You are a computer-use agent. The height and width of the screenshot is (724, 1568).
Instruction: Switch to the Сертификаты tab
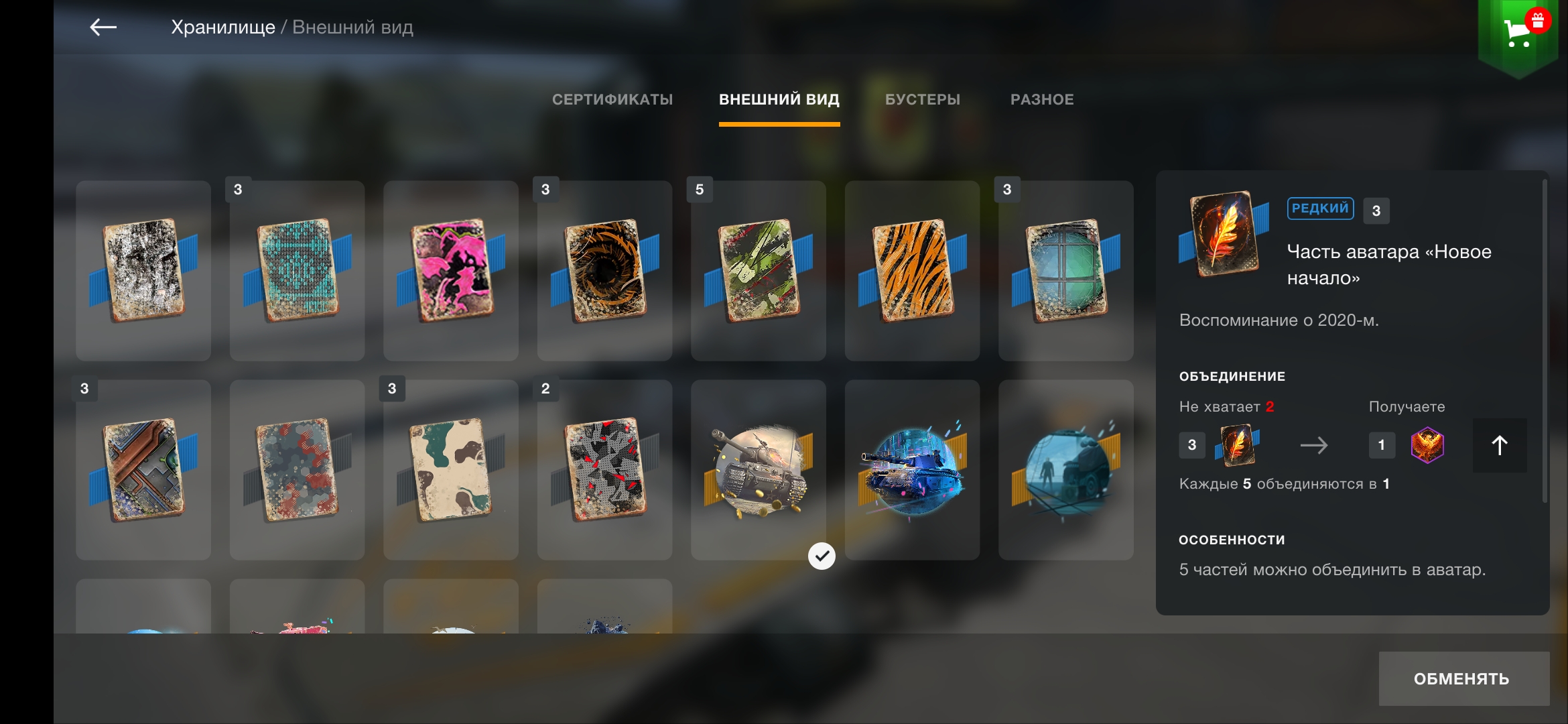pyautogui.click(x=612, y=100)
